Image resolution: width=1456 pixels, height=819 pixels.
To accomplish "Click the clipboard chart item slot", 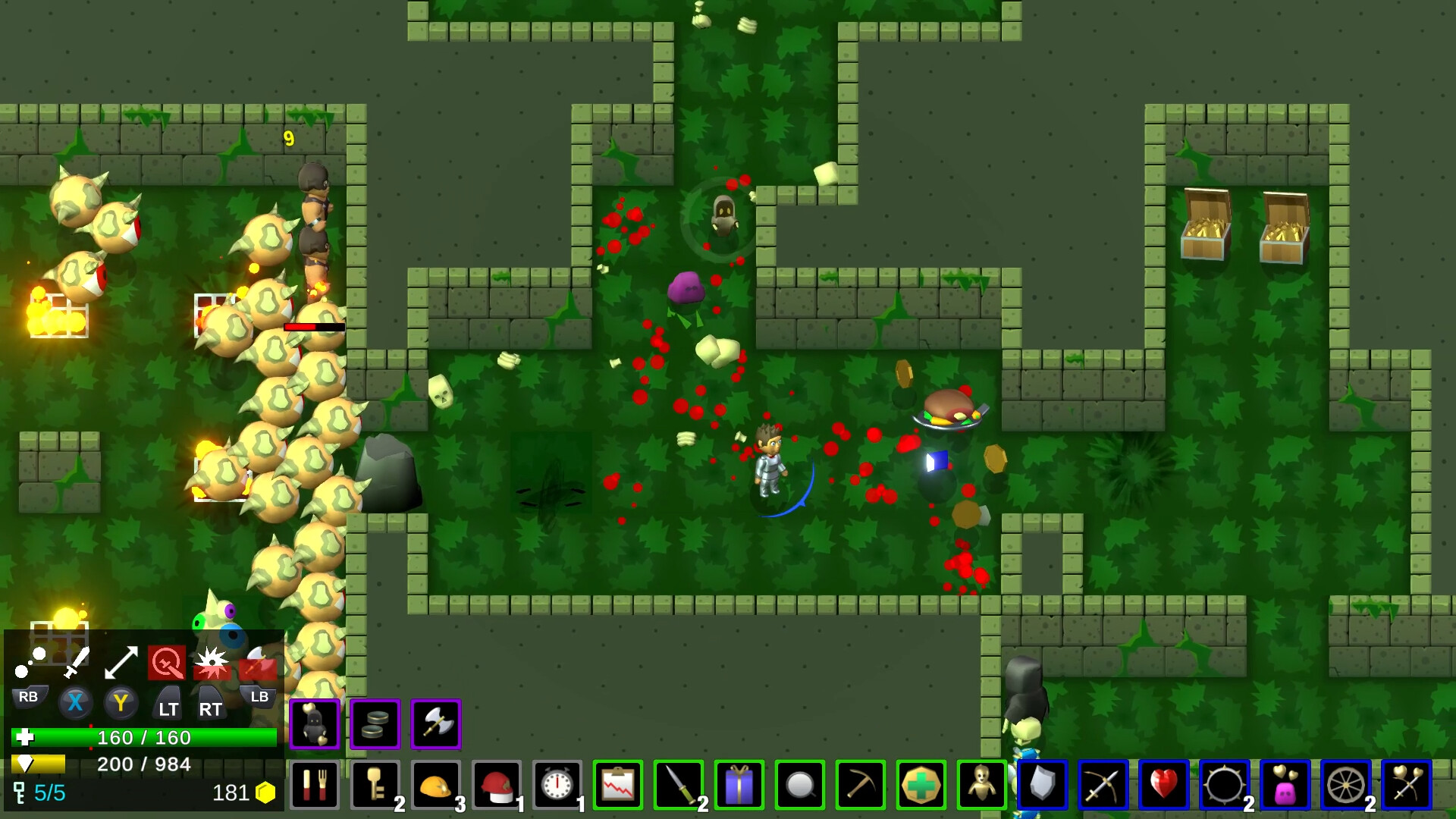I will coord(617,786).
